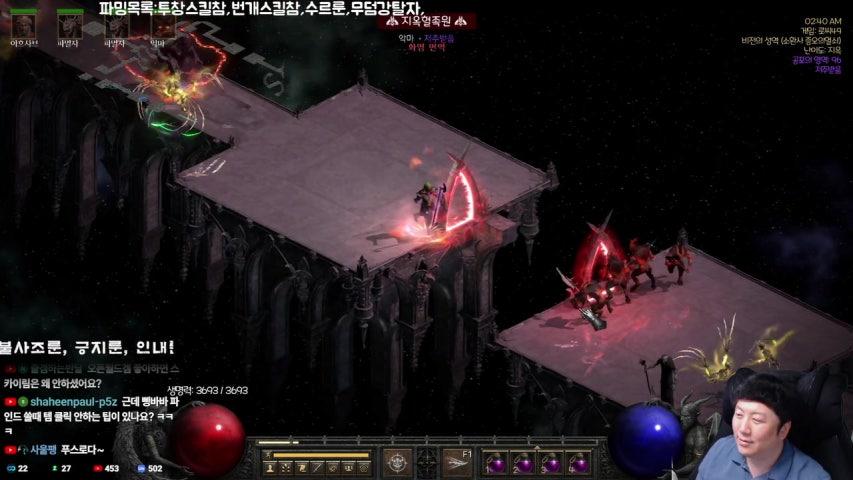The height and width of the screenshot is (480, 853).
Task: Use the purple potion in belt slot 1
Action: (496, 464)
